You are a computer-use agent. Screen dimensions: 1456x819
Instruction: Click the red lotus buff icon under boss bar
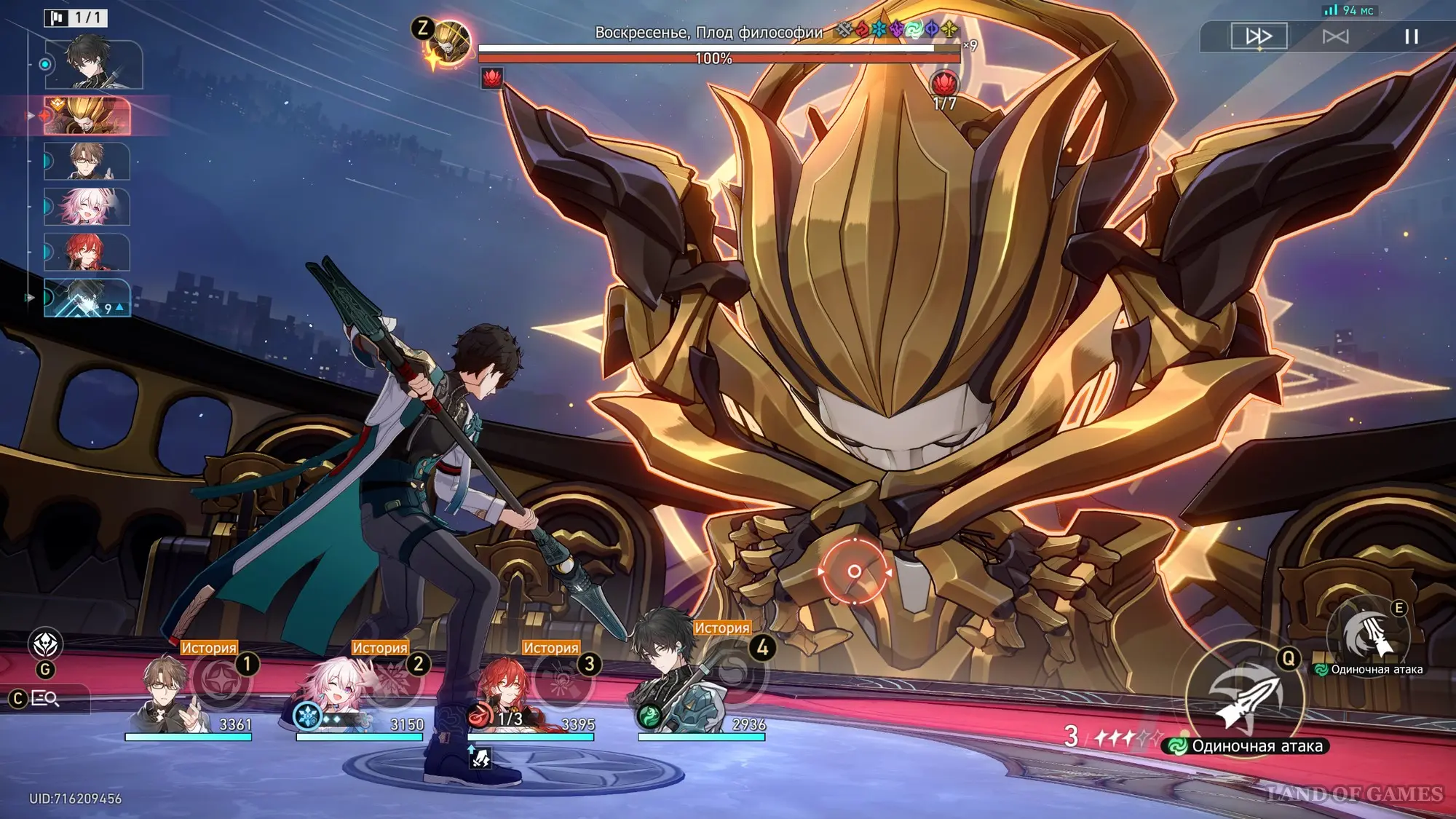(492, 78)
